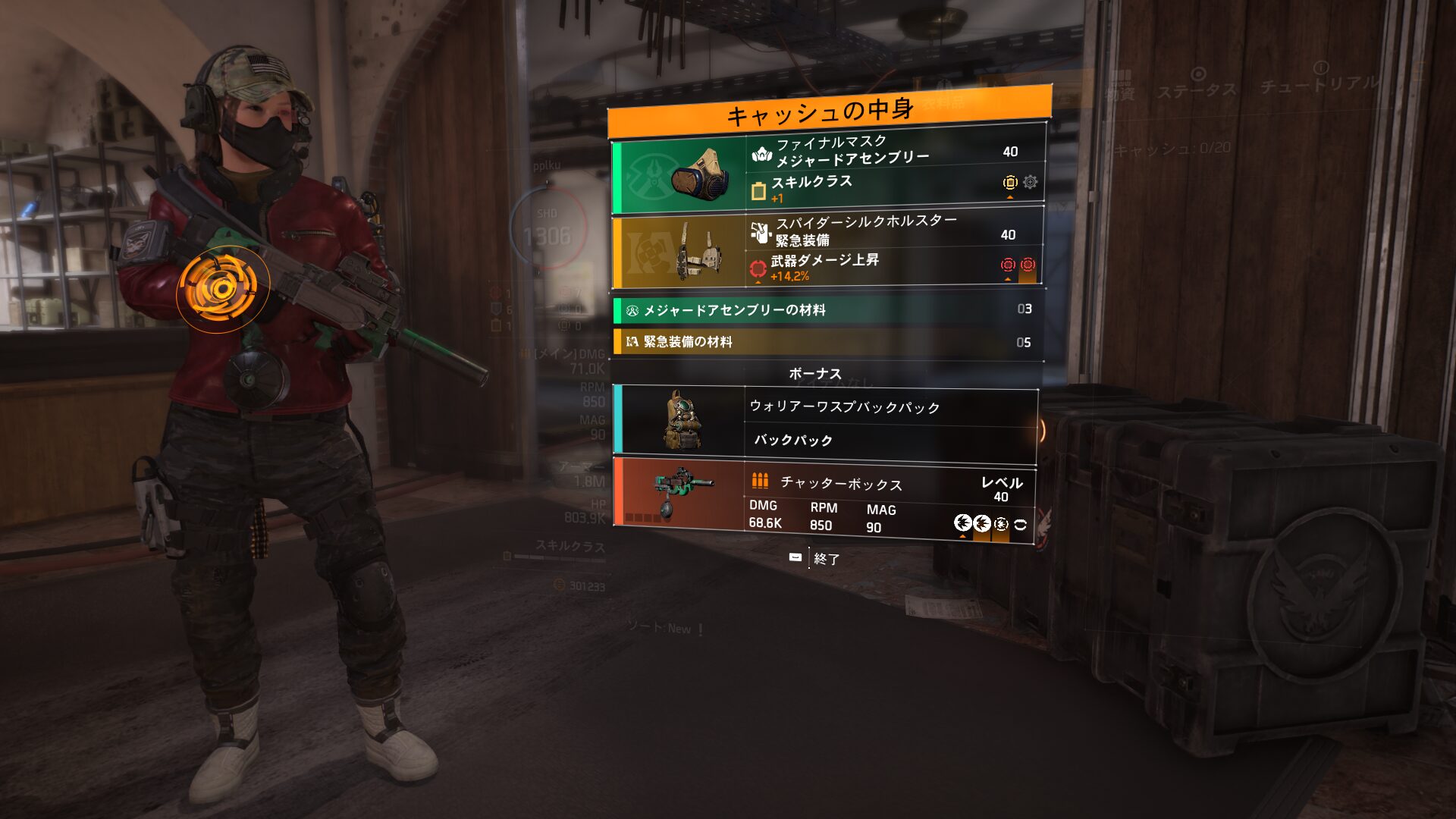Click the メジャードアセンブリーの材料 materials row

coord(828,309)
